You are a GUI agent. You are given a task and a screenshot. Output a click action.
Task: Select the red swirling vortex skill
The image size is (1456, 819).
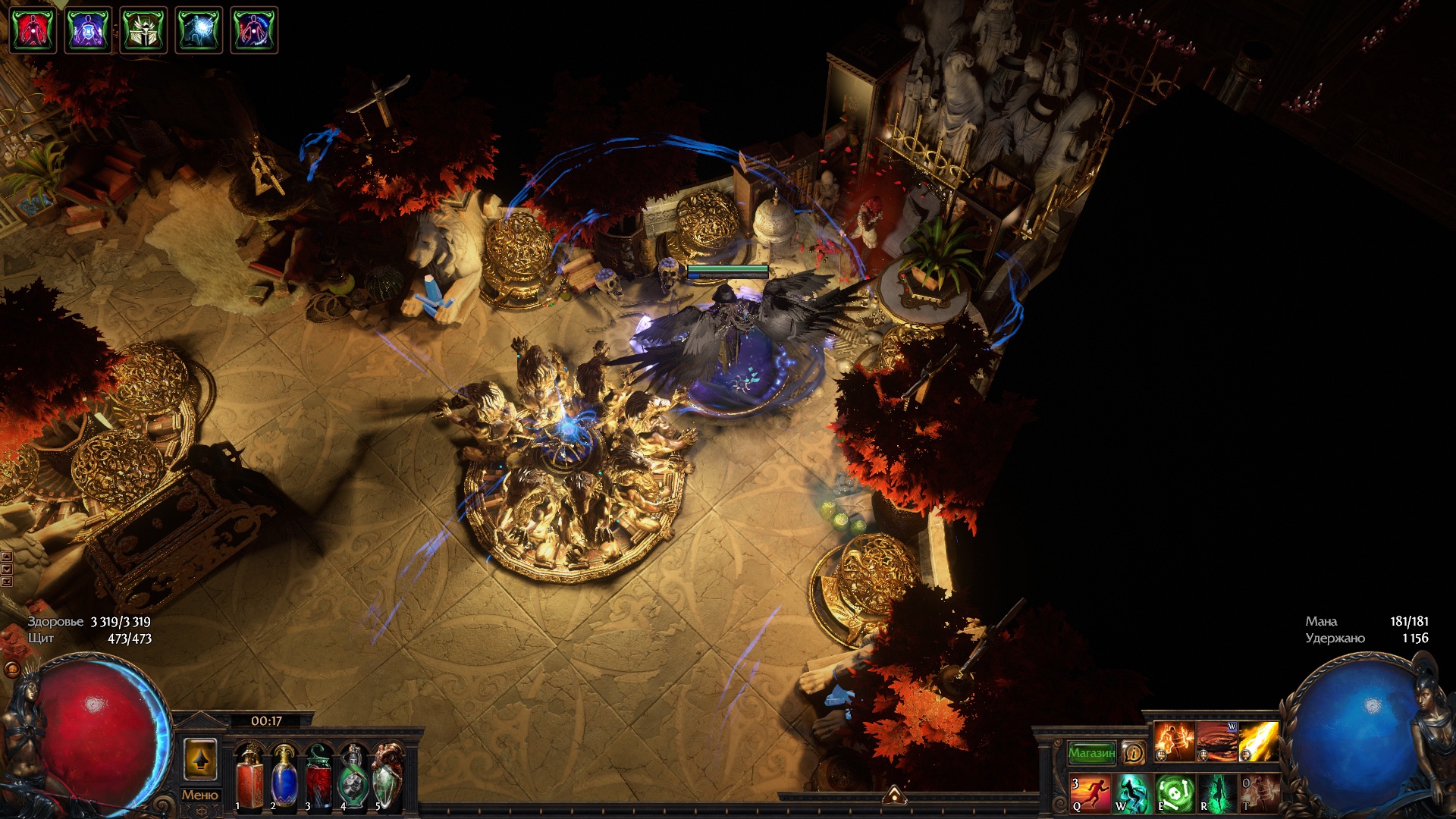(x=1216, y=742)
